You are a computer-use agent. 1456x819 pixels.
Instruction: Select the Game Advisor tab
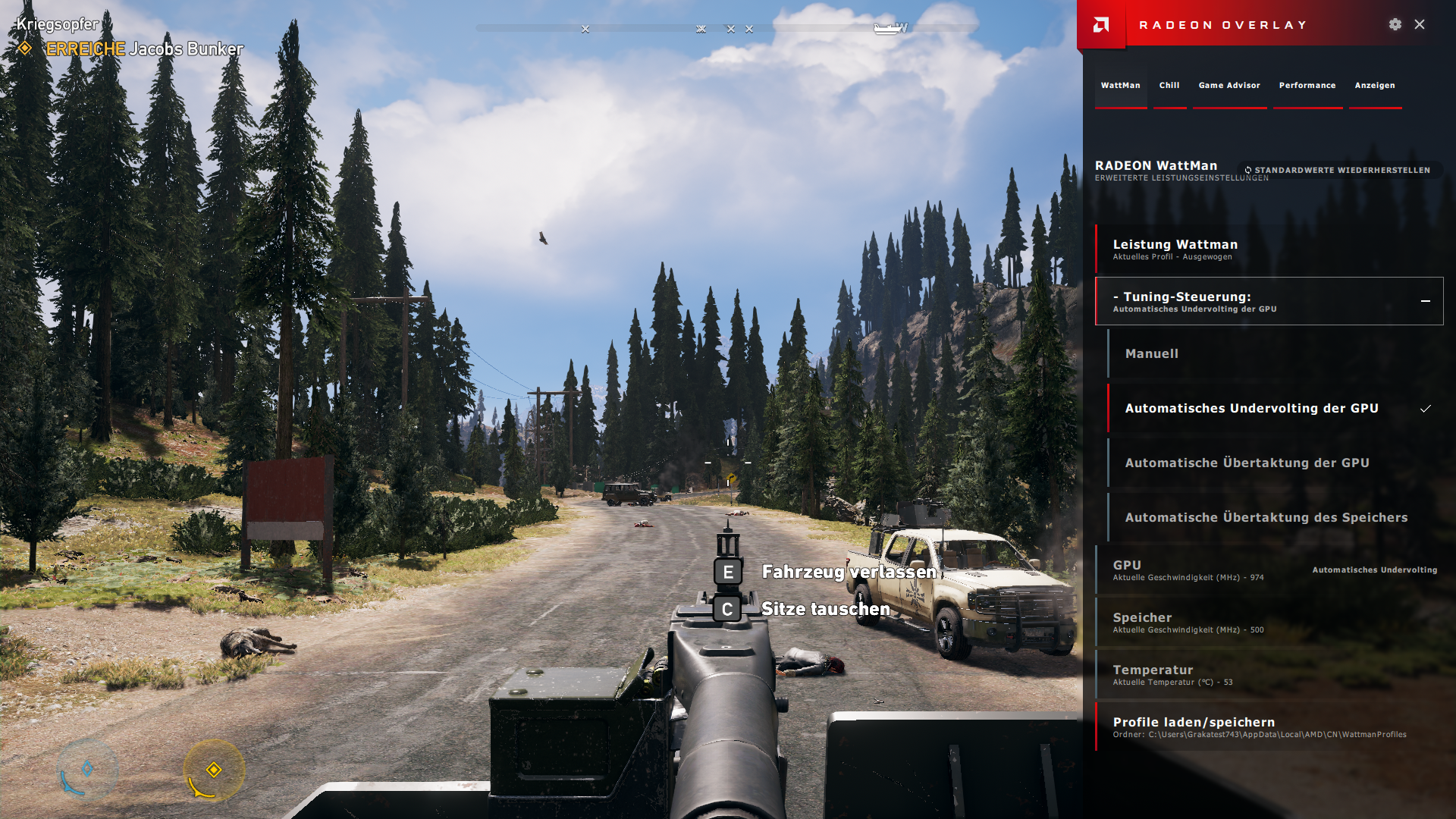click(1228, 86)
